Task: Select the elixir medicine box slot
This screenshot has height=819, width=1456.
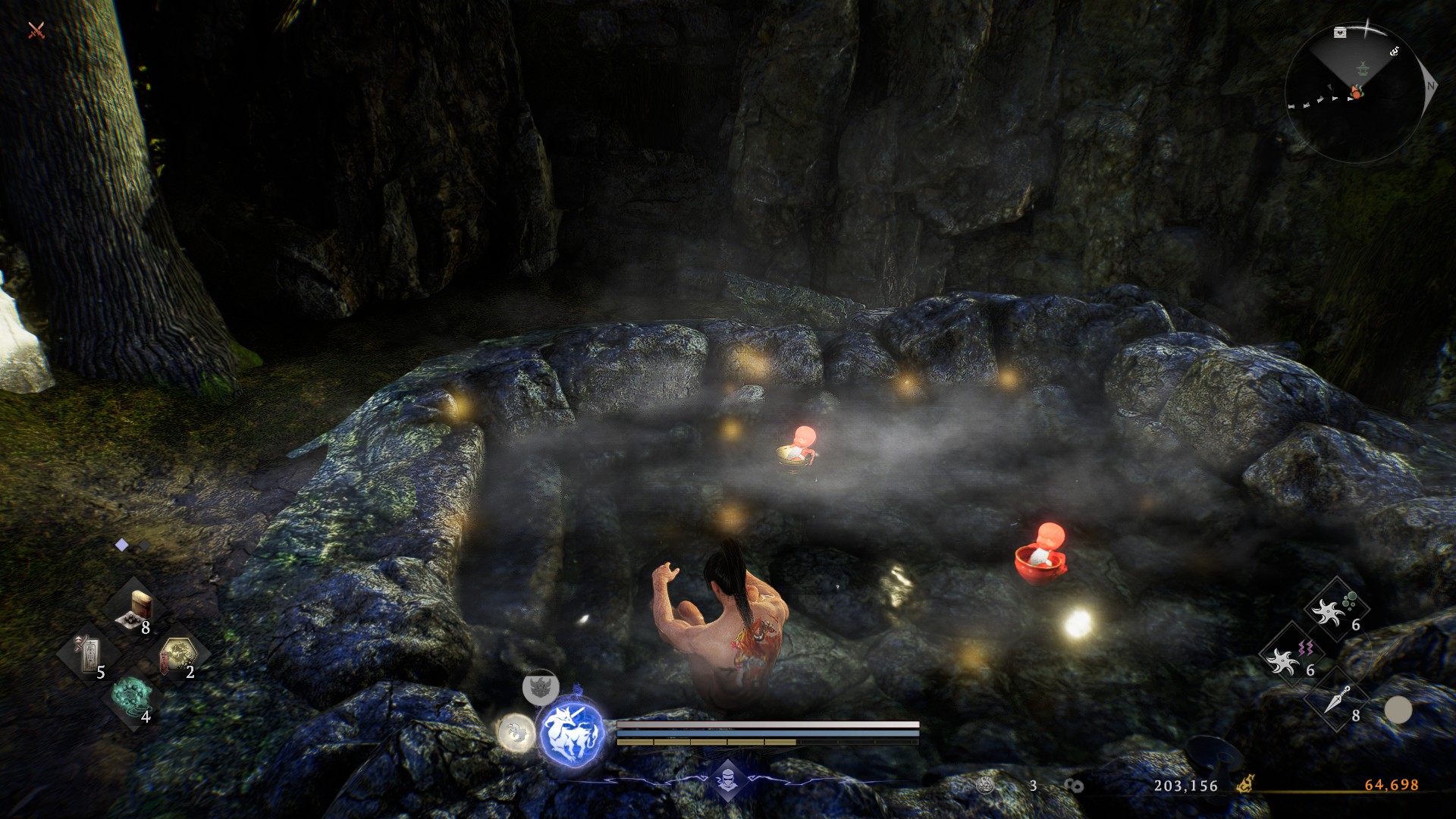Action: pos(140,610)
